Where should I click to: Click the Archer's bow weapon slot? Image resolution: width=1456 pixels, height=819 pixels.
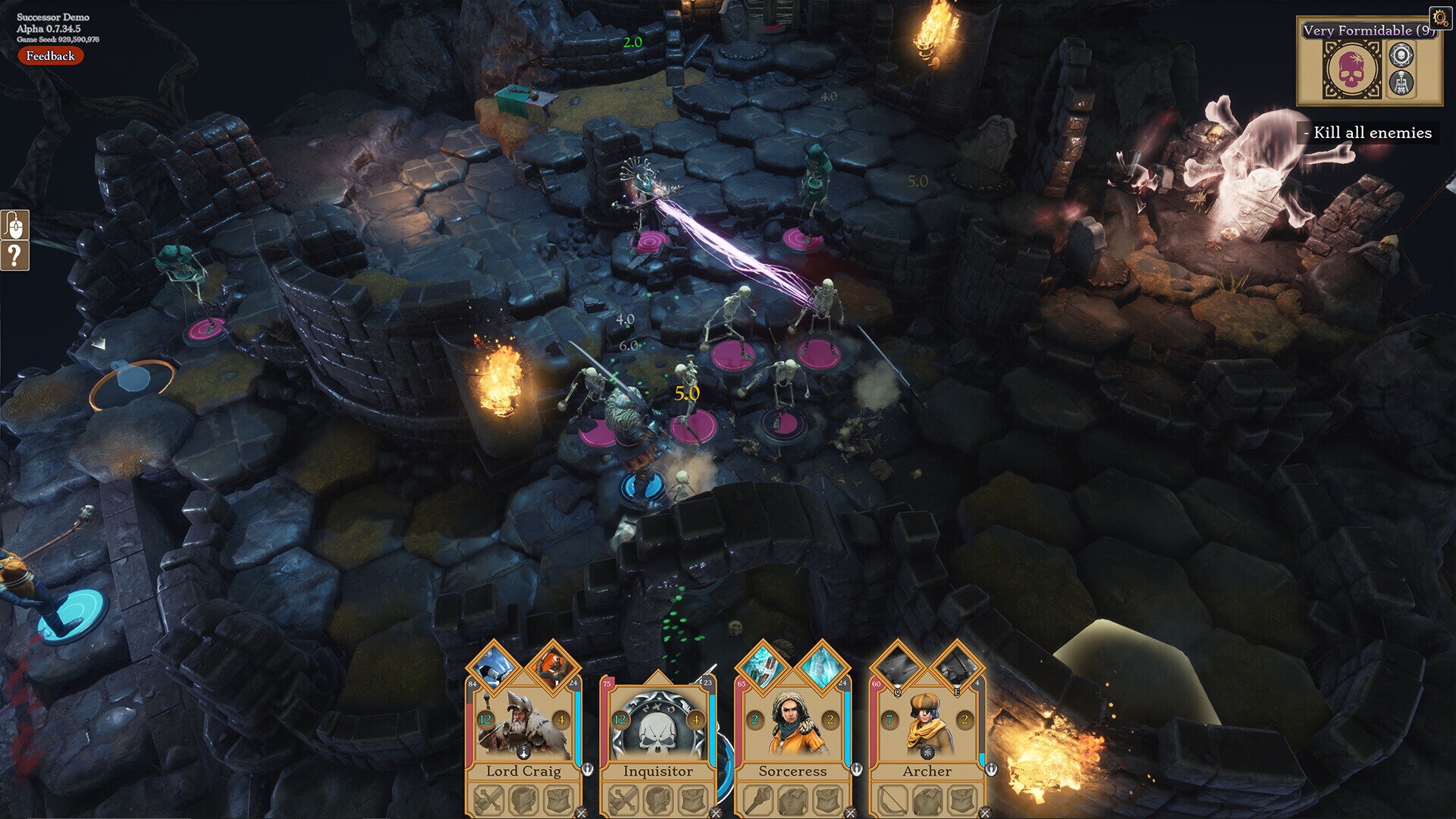point(893,799)
